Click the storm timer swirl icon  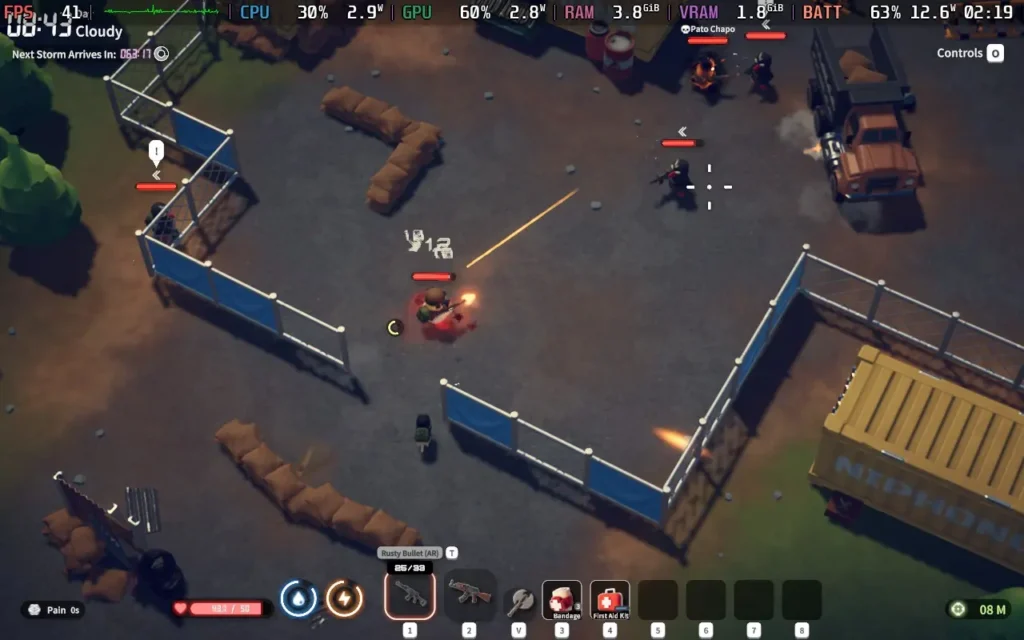click(x=162, y=54)
